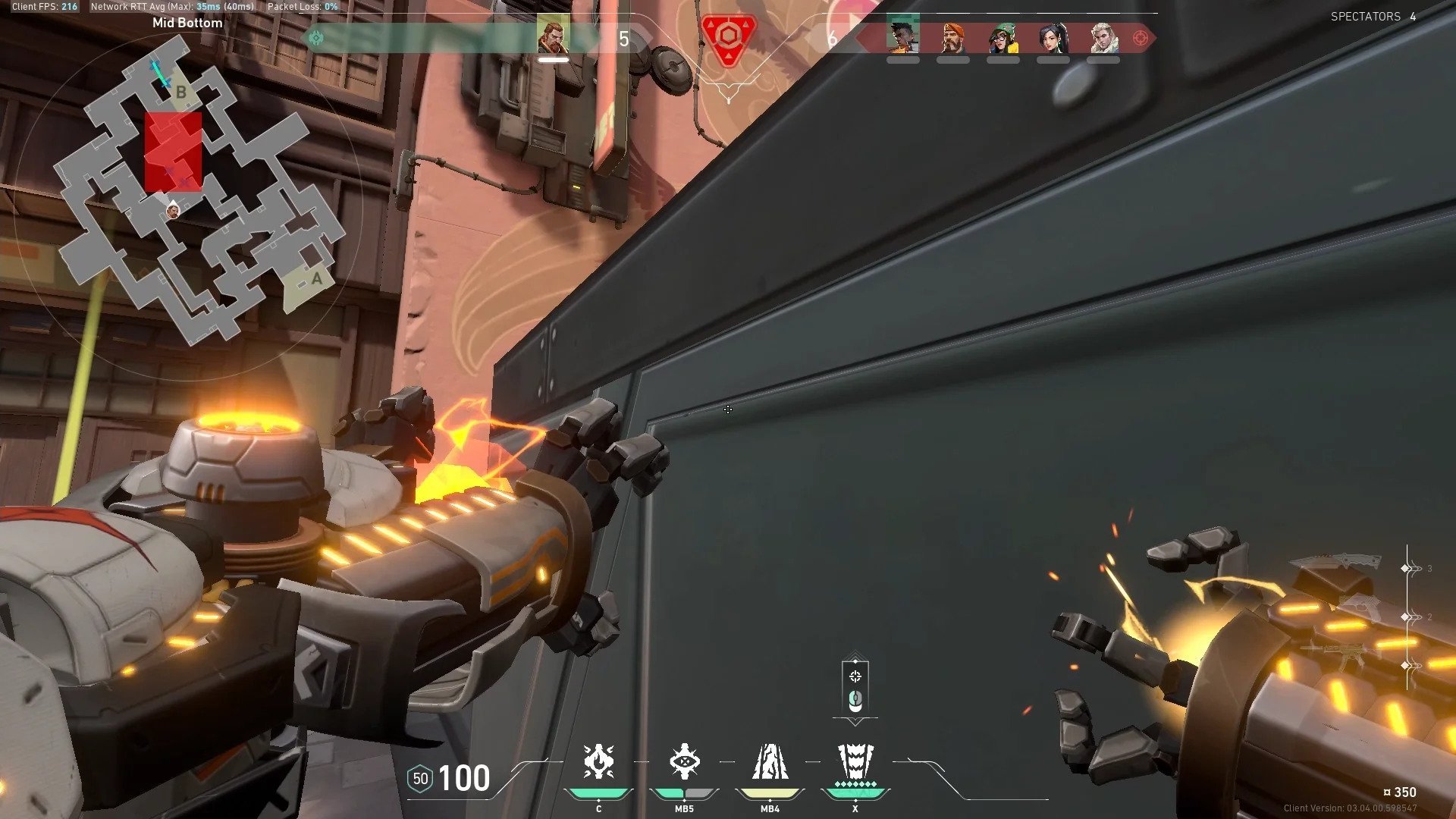Viewport: 1456px width, 819px height.
Task: Click the red team crosshair emblem
Action: [x=1140, y=38]
